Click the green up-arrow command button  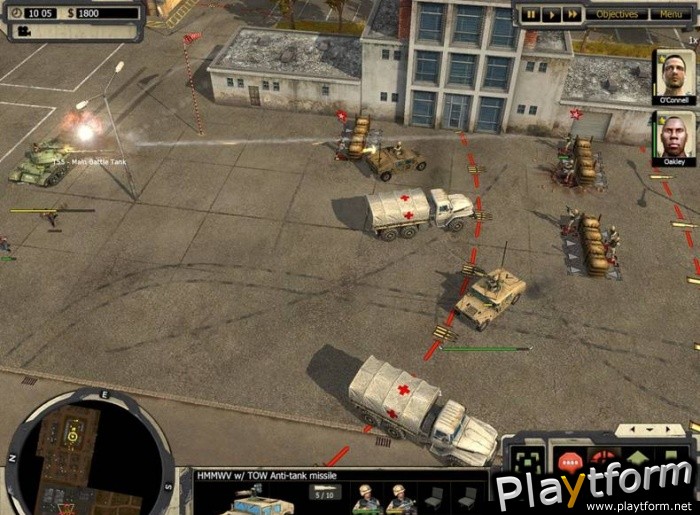637,461
